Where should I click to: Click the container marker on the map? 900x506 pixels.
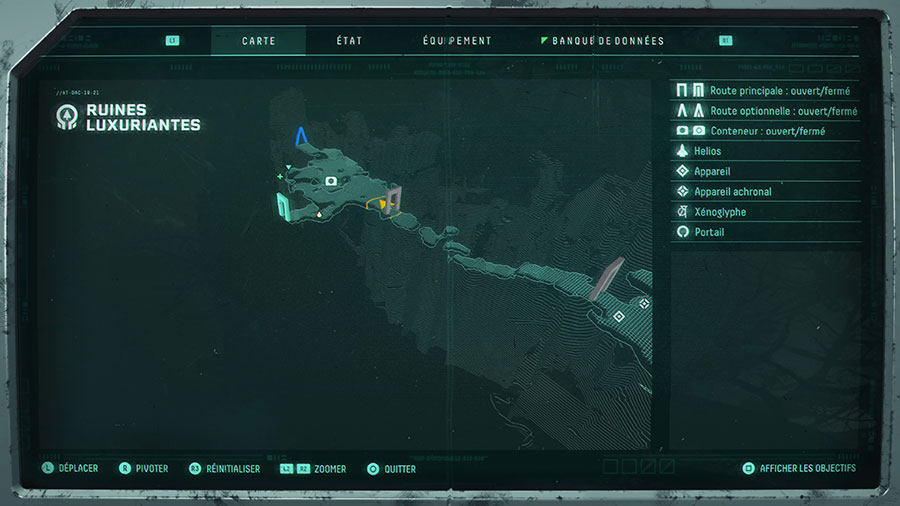tap(331, 181)
